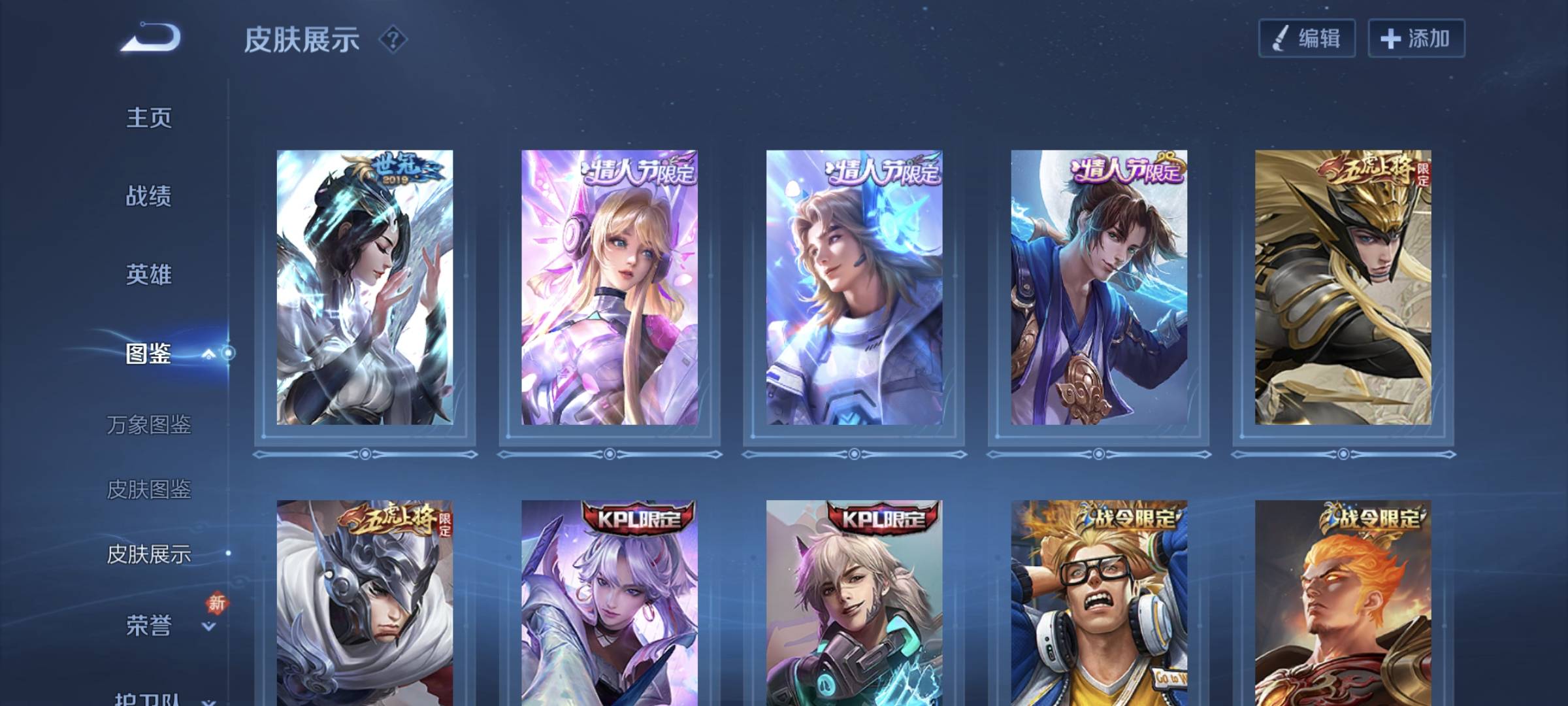This screenshot has height=706, width=1568.
Task: Pick the flame-haired 战令限定 skin card
Action: pos(1343,601)
